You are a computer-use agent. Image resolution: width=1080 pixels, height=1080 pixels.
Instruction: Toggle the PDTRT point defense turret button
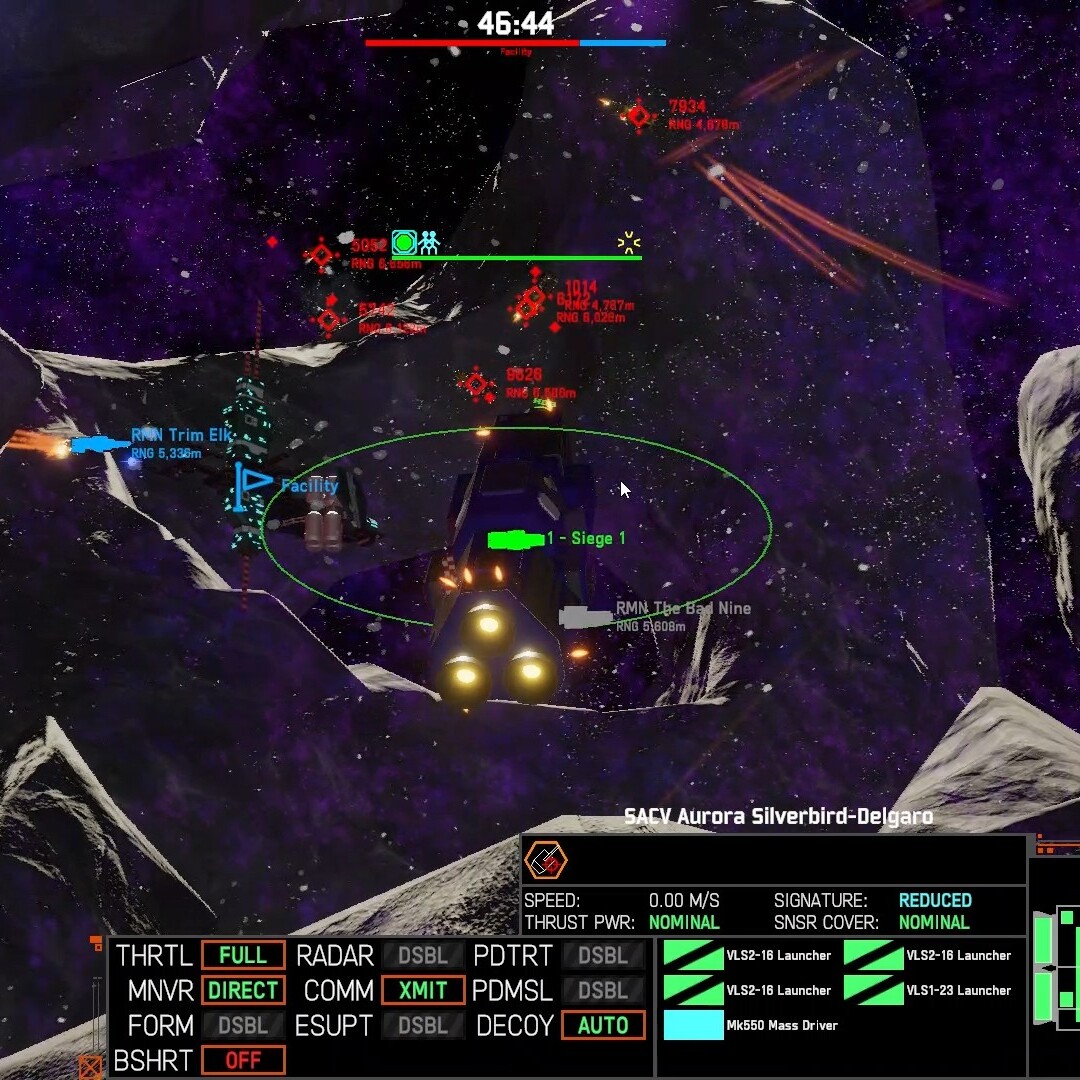(603, 955)
